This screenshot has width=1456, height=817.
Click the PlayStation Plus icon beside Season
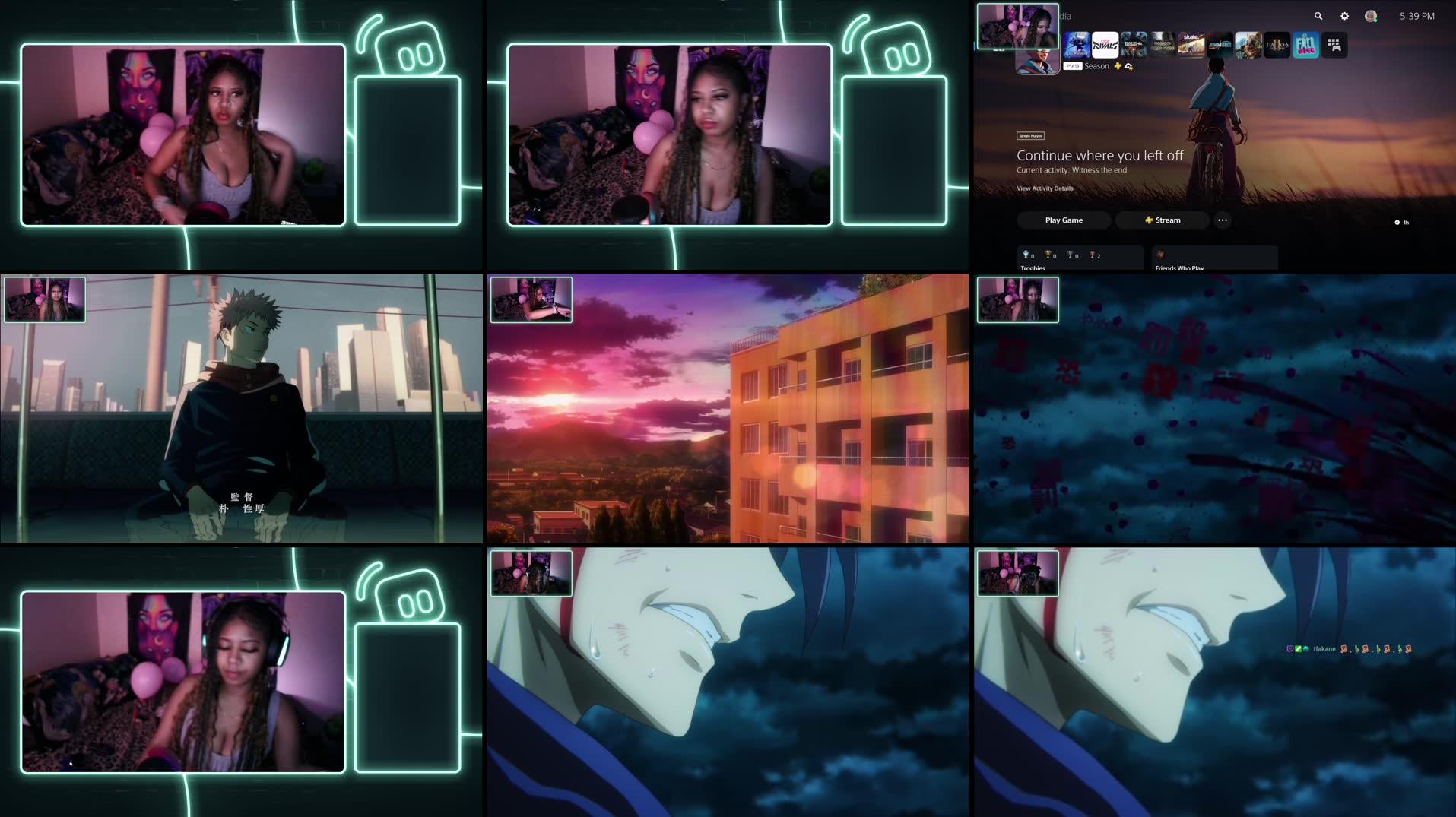pyautogui.click(x=1118, y=66)
